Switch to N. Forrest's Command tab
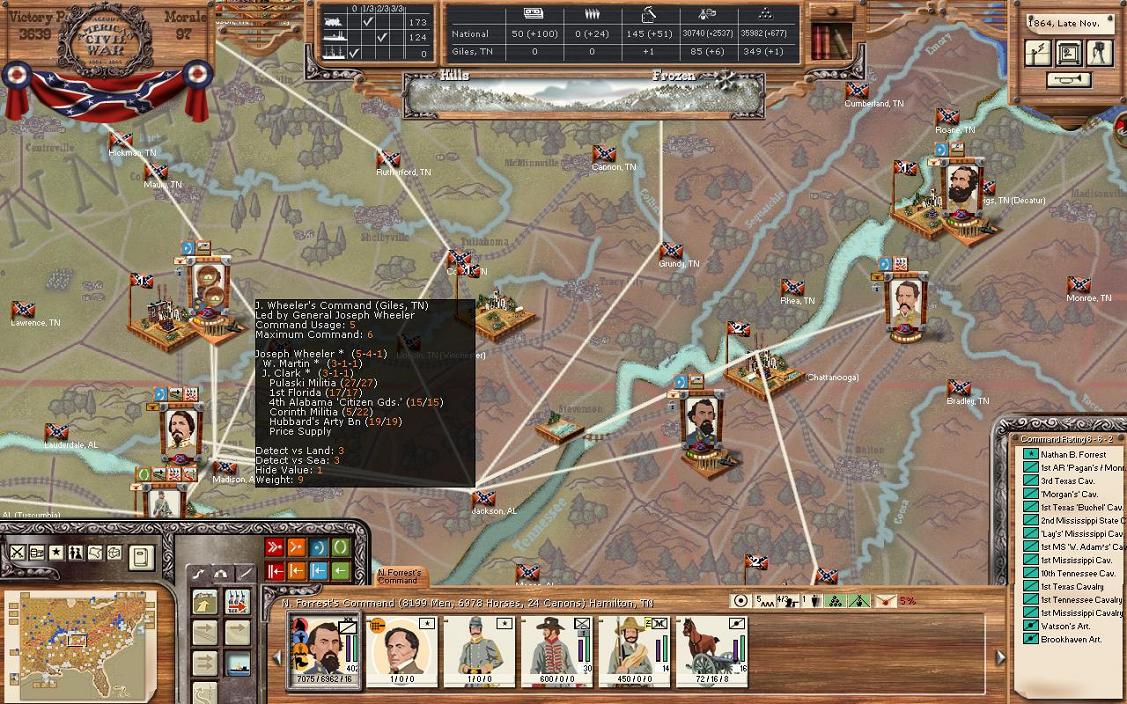 (398, 577)
